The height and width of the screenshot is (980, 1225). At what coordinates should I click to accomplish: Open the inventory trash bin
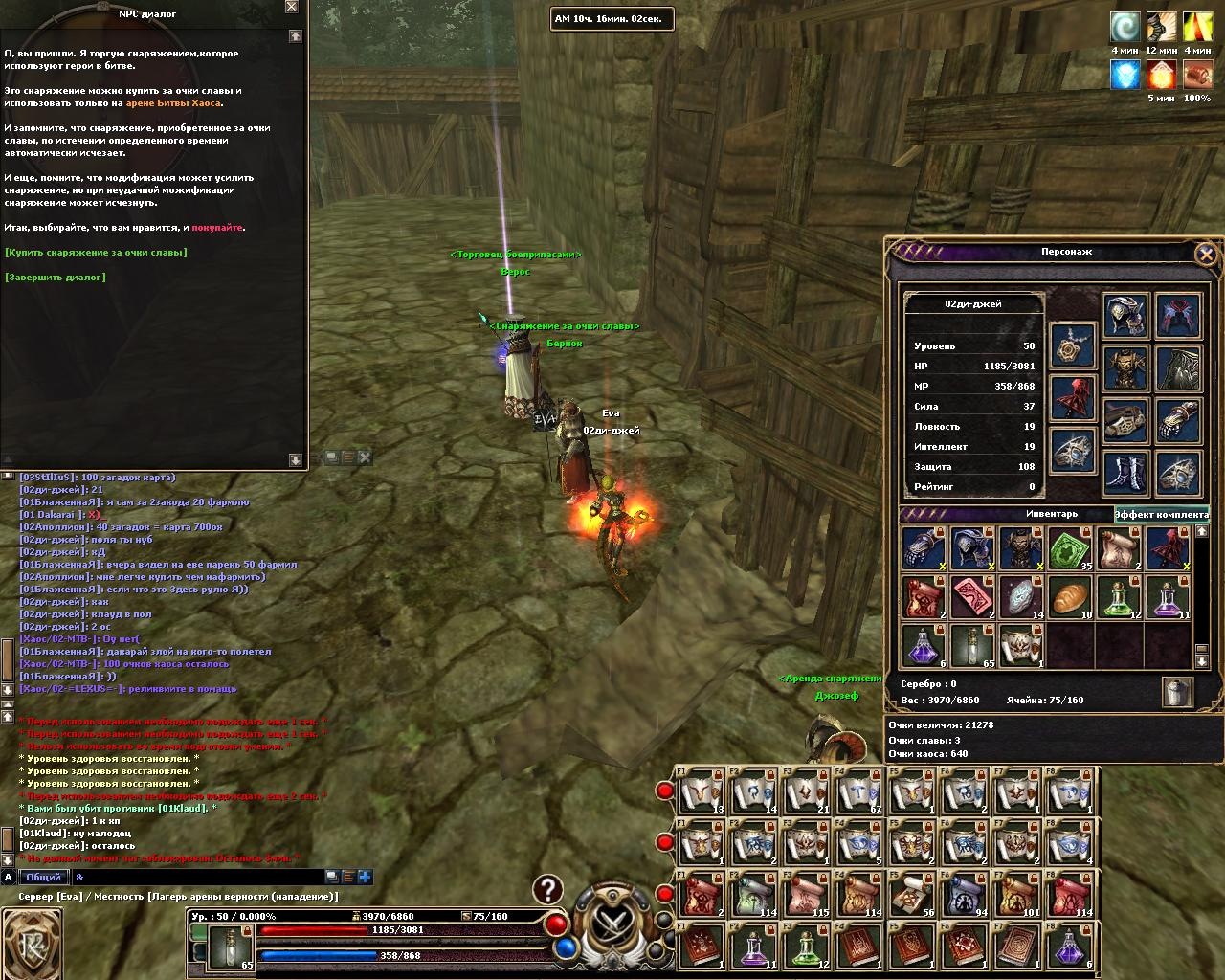coord(1177,691)
